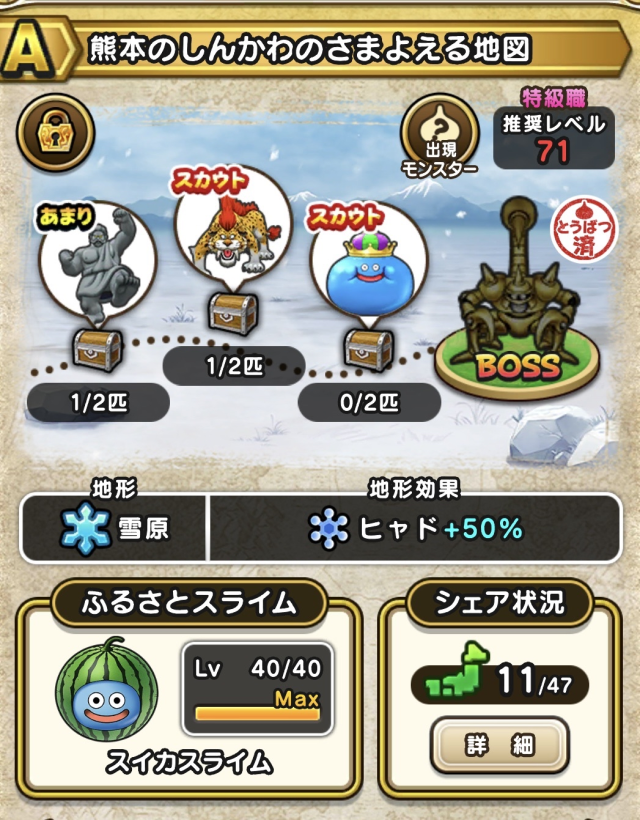
Task: Click the 詳細 details button
Action: click(x=500, y=745)
